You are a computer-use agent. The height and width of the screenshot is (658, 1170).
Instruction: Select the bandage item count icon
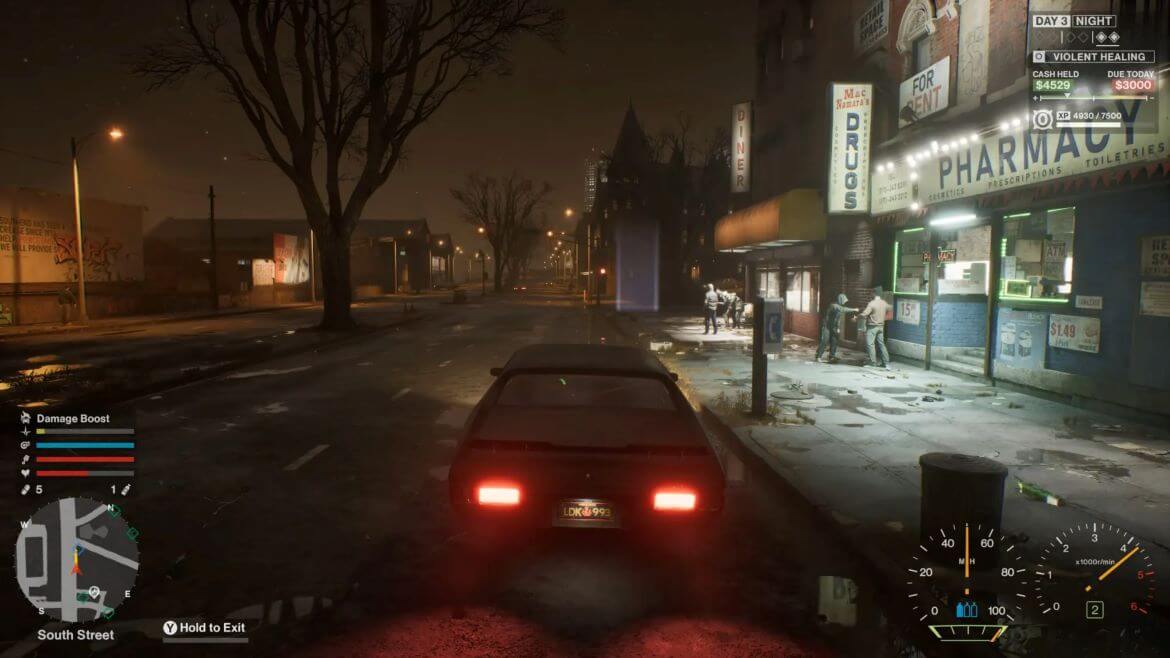pos(25,490)
